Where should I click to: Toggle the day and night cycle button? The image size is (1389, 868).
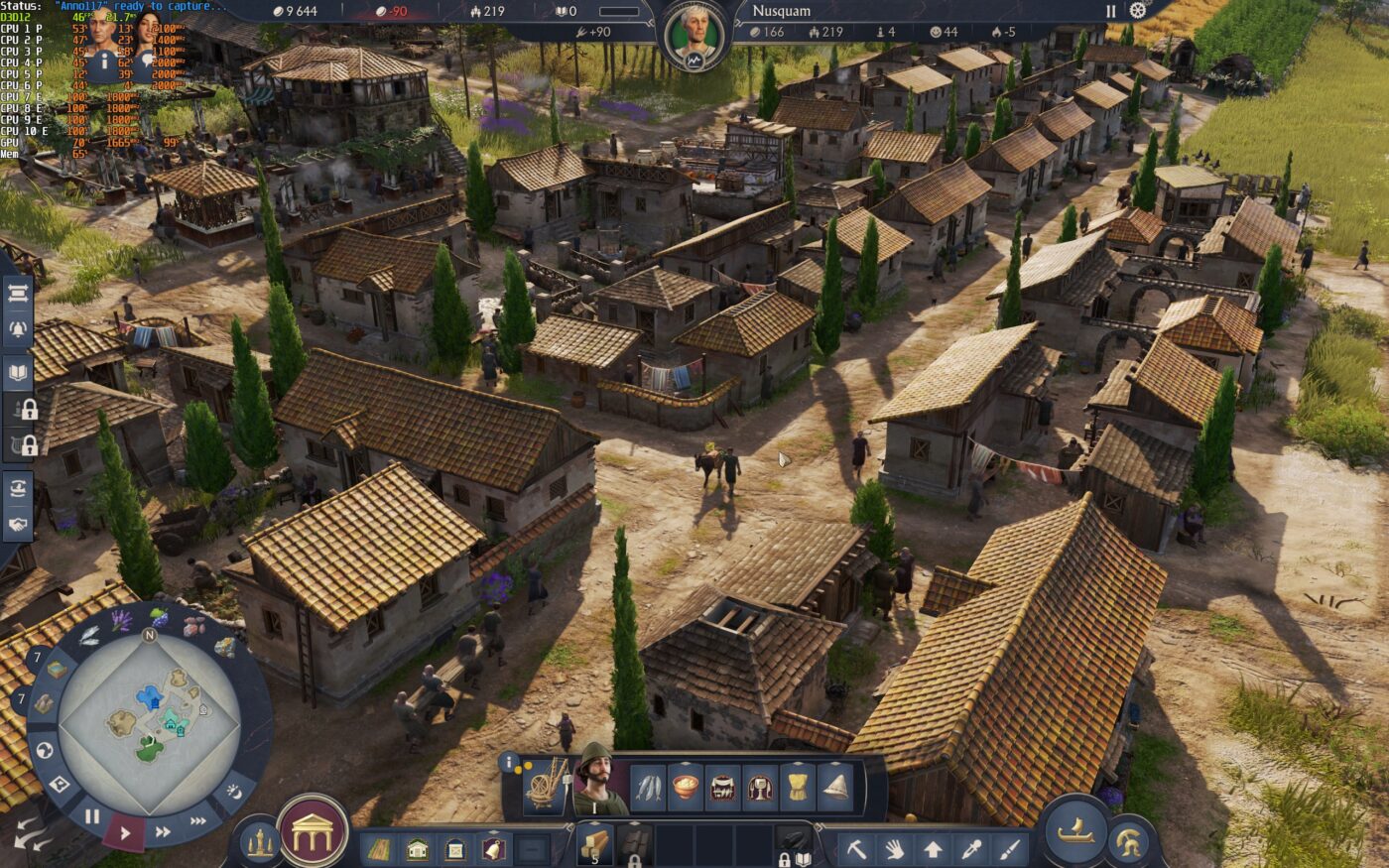(234, 791)
